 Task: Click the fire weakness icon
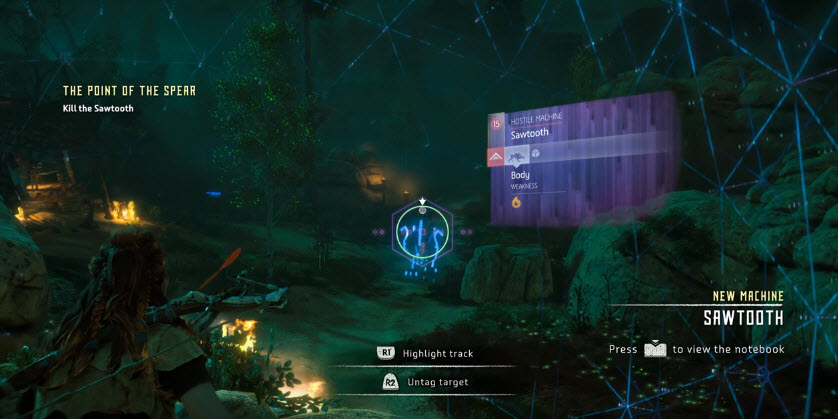point(516,201)
